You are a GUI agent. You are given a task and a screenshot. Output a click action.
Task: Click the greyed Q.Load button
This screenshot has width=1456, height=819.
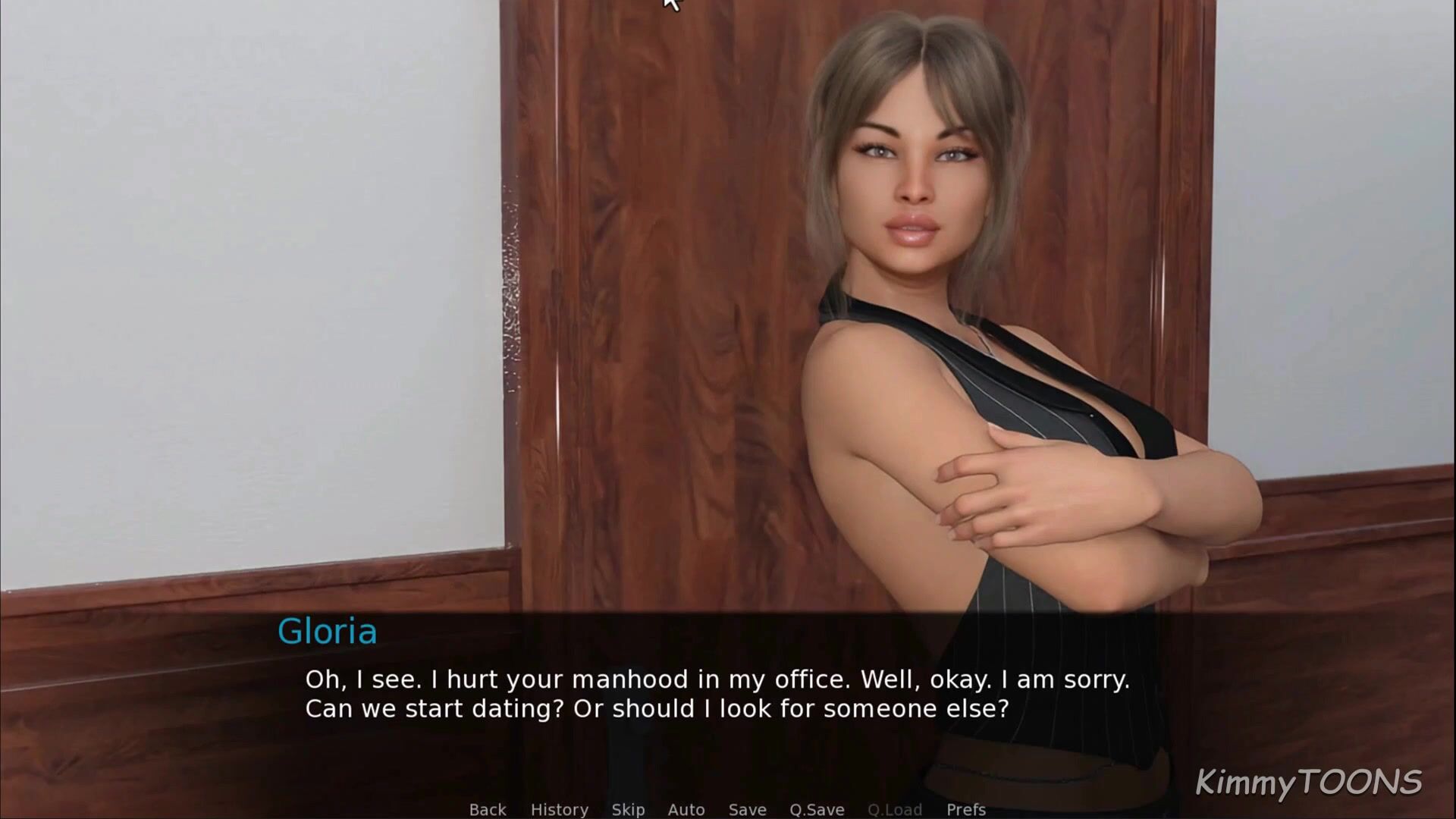click(895, 809)
